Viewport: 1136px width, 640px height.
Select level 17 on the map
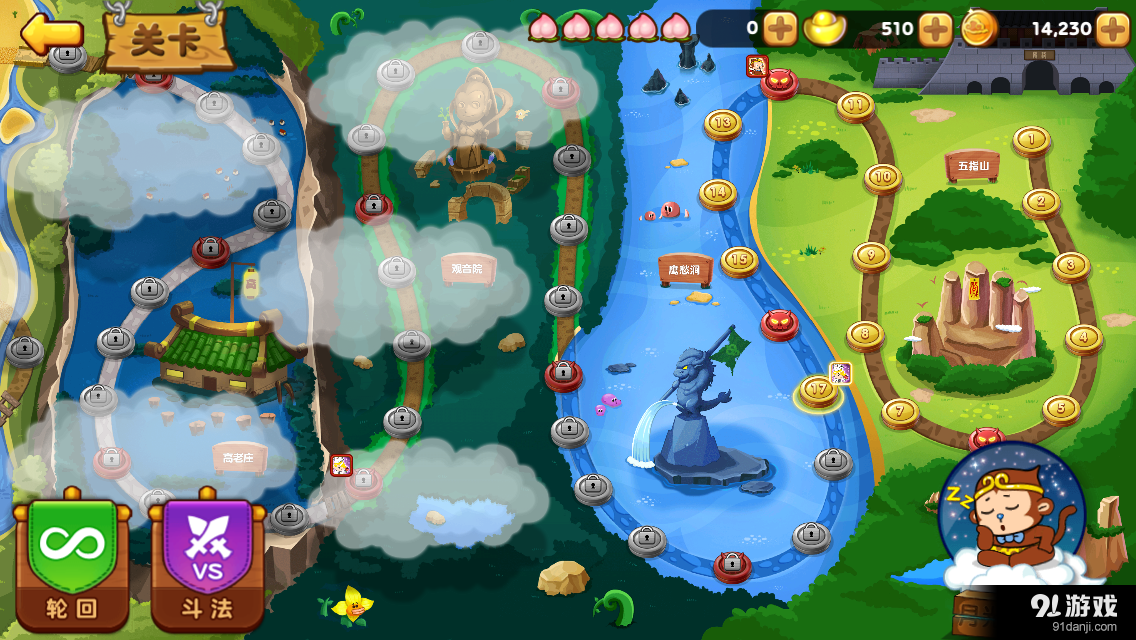(818, 390)
